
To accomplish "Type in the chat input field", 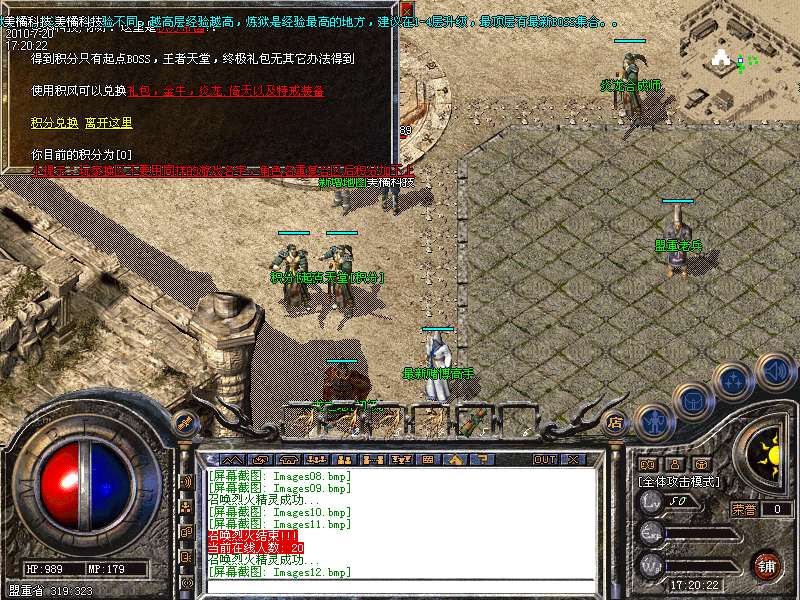I will coord(400,586).
